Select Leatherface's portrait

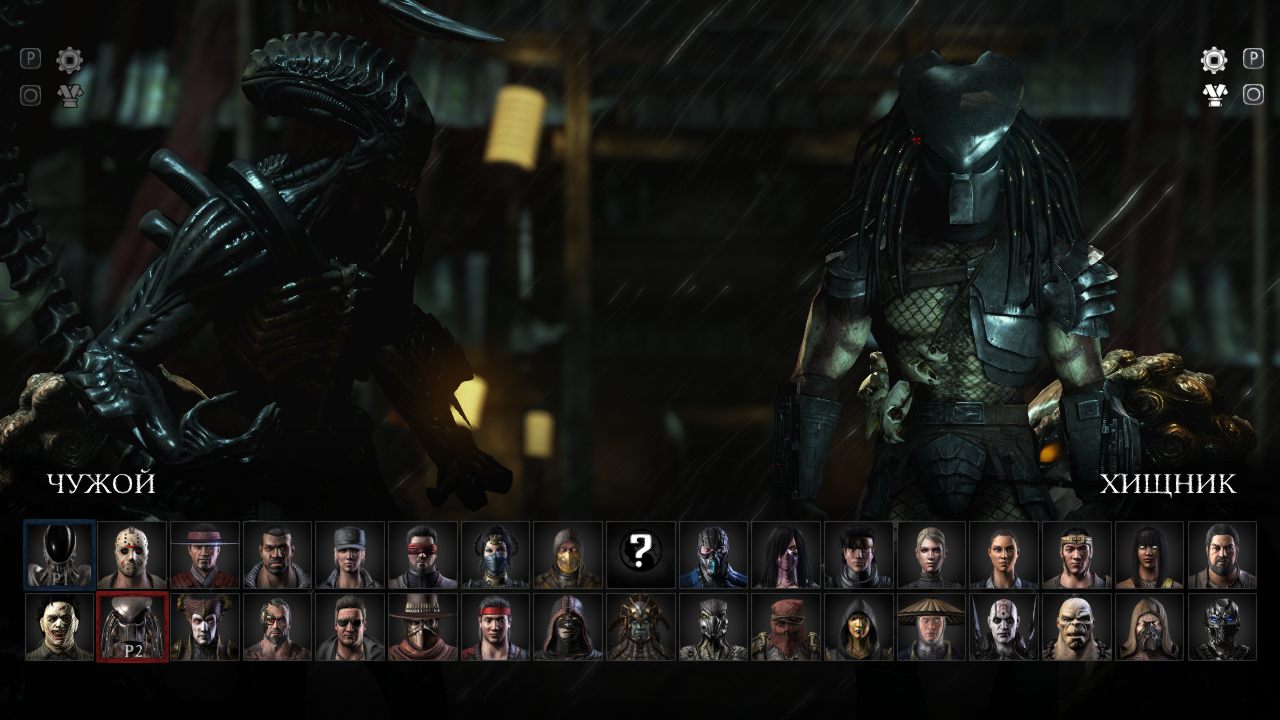[x=60, y=627]
